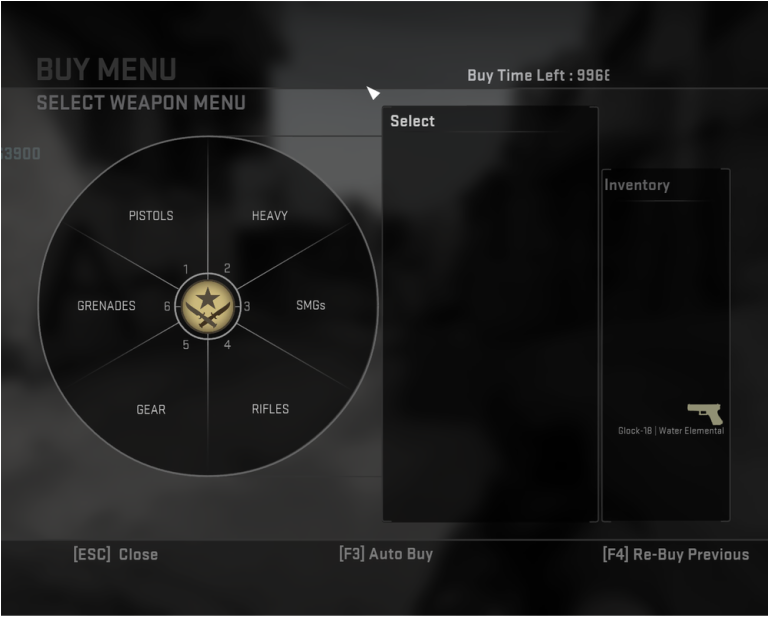This screenshot has width=769, height=617.
Task: Choose the SMGs category
Action: click(x=311, y=306)
